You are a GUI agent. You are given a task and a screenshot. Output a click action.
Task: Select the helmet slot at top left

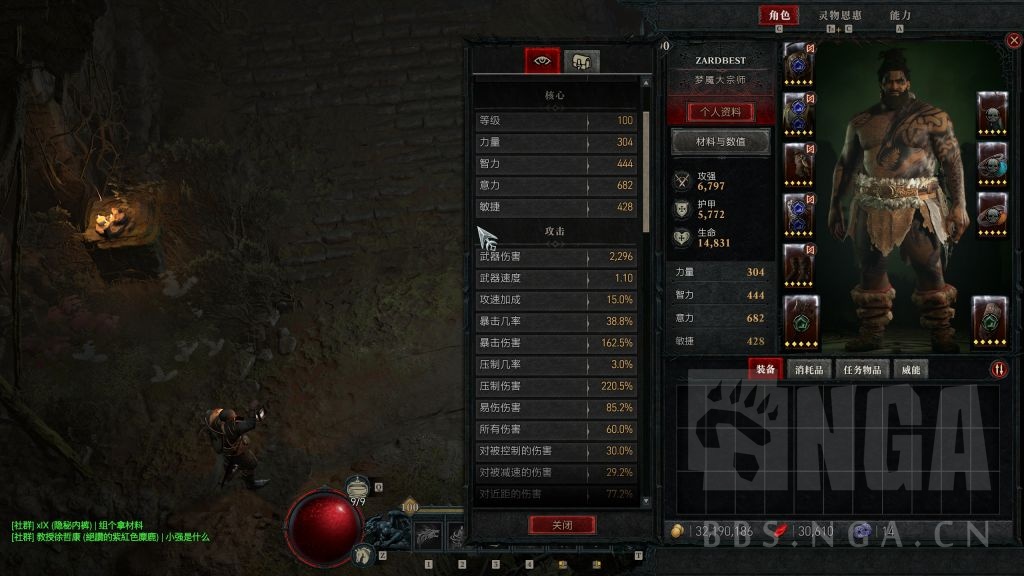point(799,65)
